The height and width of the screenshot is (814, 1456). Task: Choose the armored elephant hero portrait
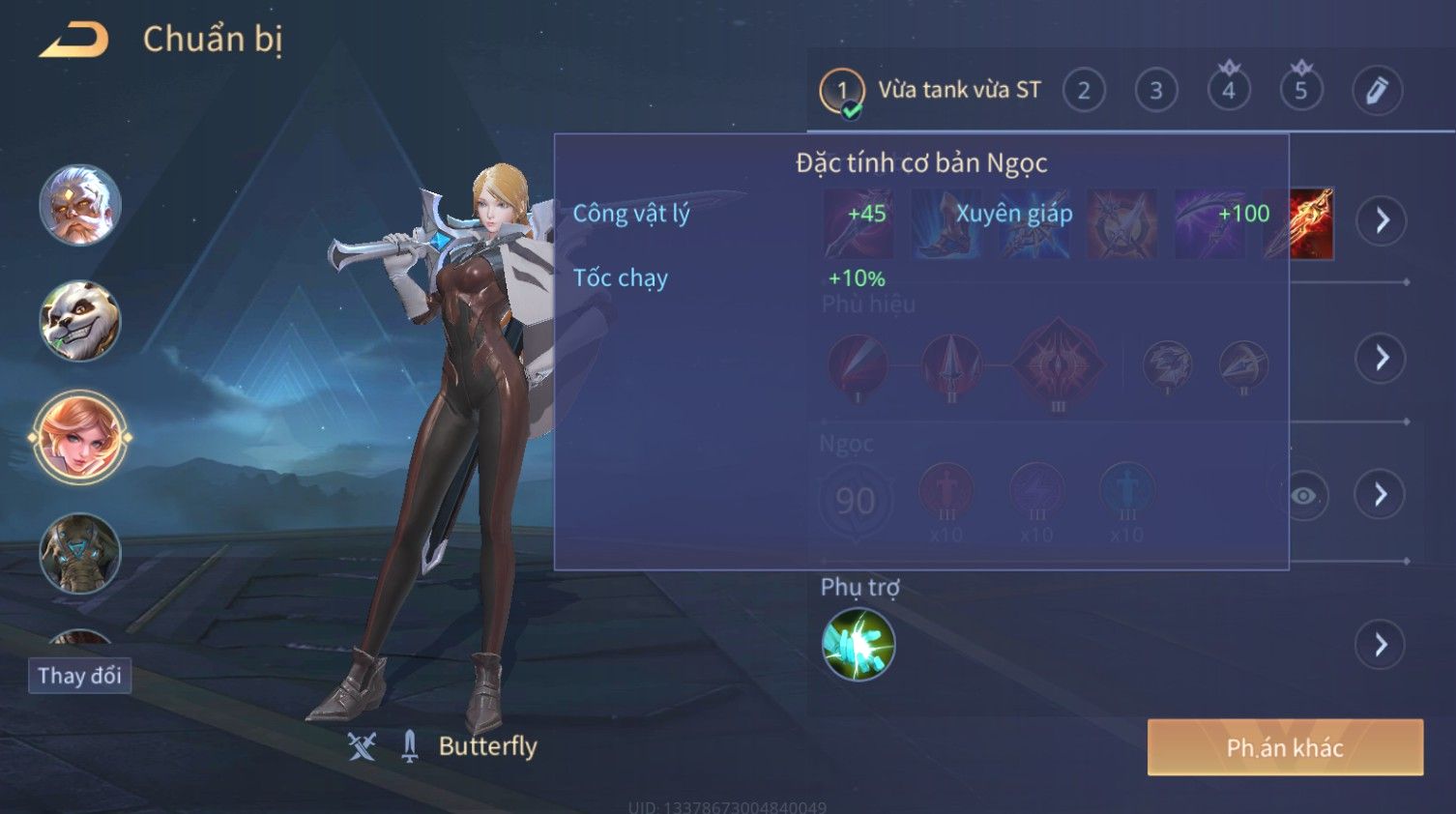(x=80, y=553)
